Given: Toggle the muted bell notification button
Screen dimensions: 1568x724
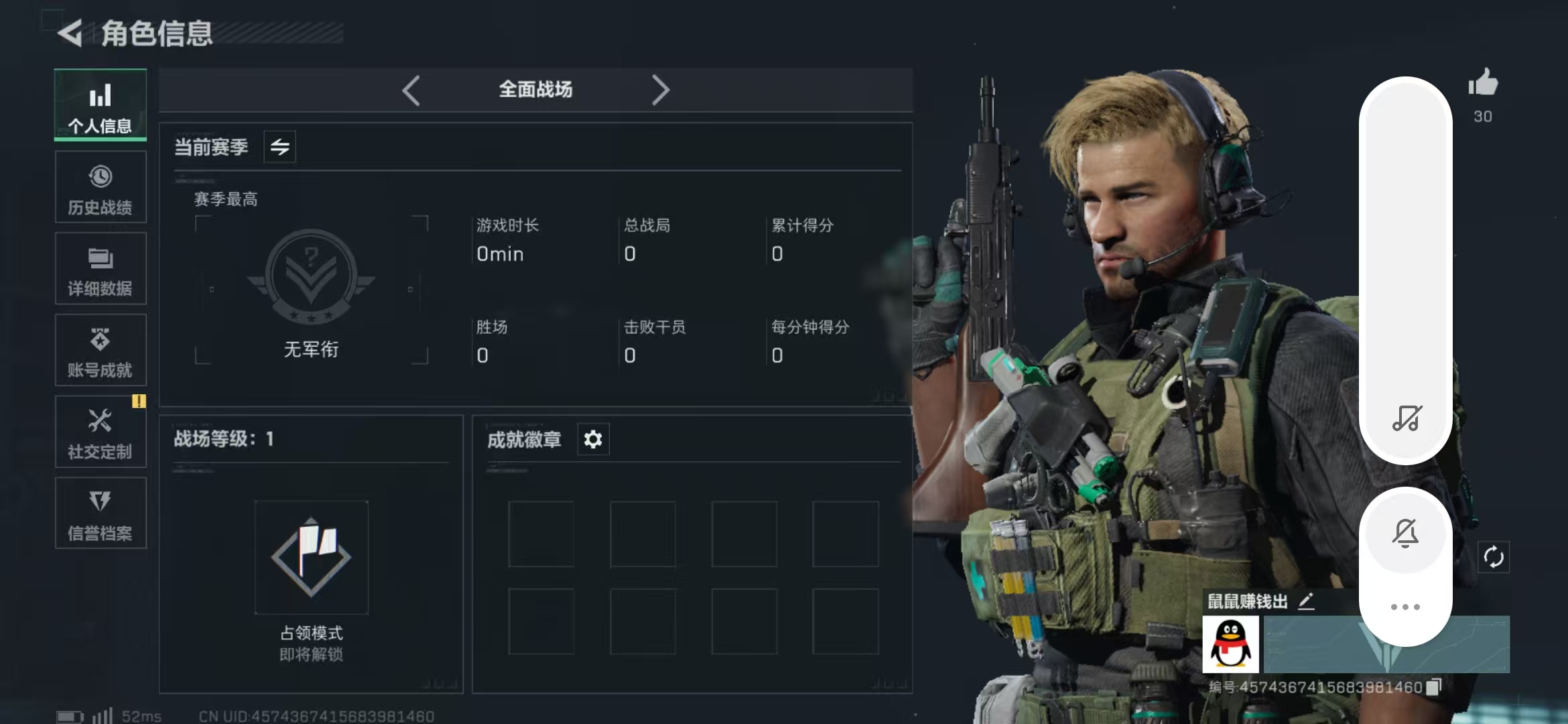Looking at the screenshot, I should 1405,534.
